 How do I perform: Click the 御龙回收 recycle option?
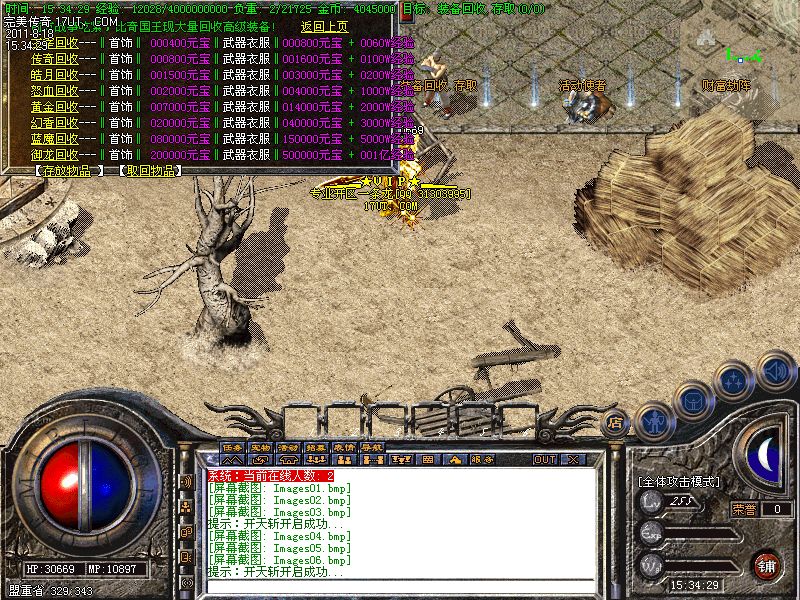pyautogui.click(x=54, y=155)
